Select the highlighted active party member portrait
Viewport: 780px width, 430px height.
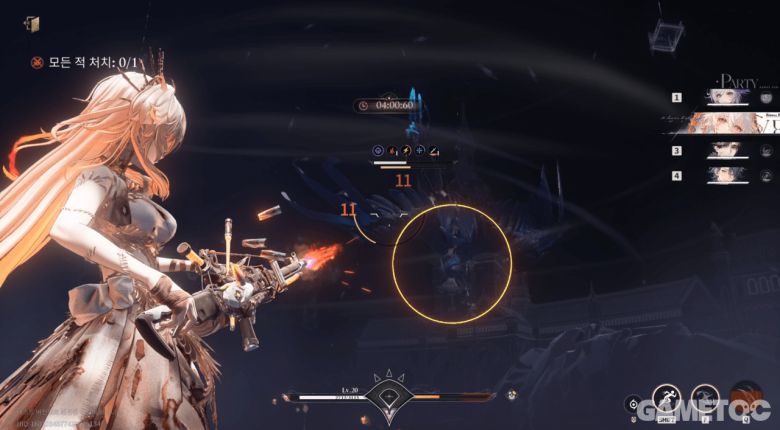point(722,124)
